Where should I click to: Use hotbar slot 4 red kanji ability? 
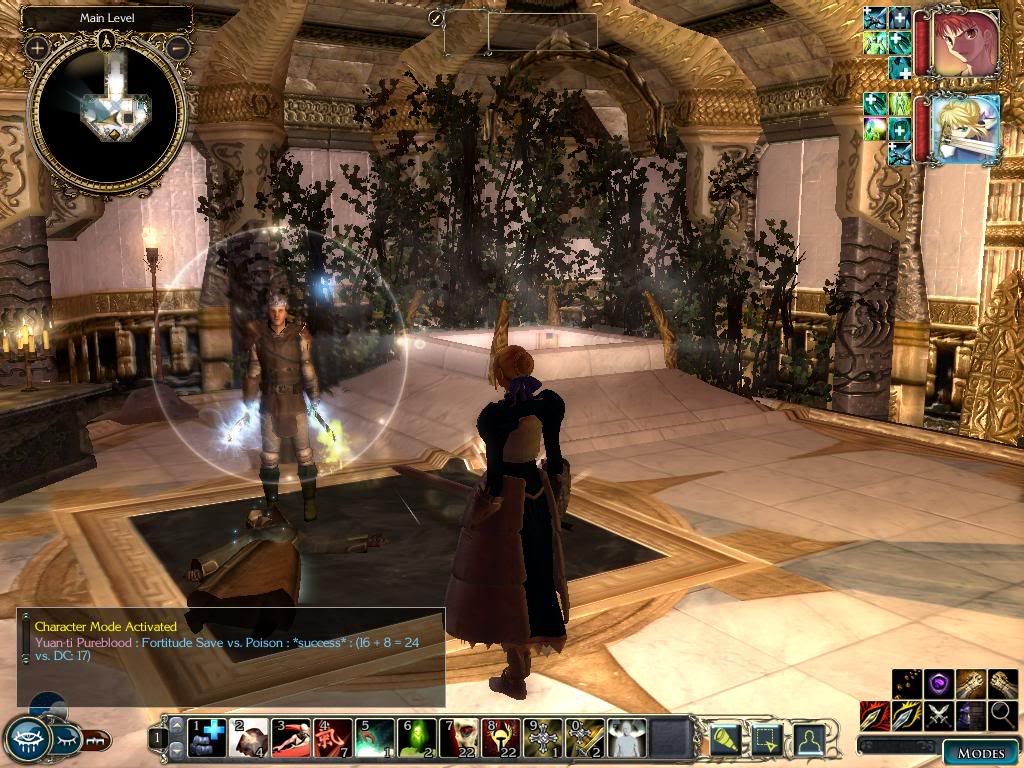[x=333, y=738]
